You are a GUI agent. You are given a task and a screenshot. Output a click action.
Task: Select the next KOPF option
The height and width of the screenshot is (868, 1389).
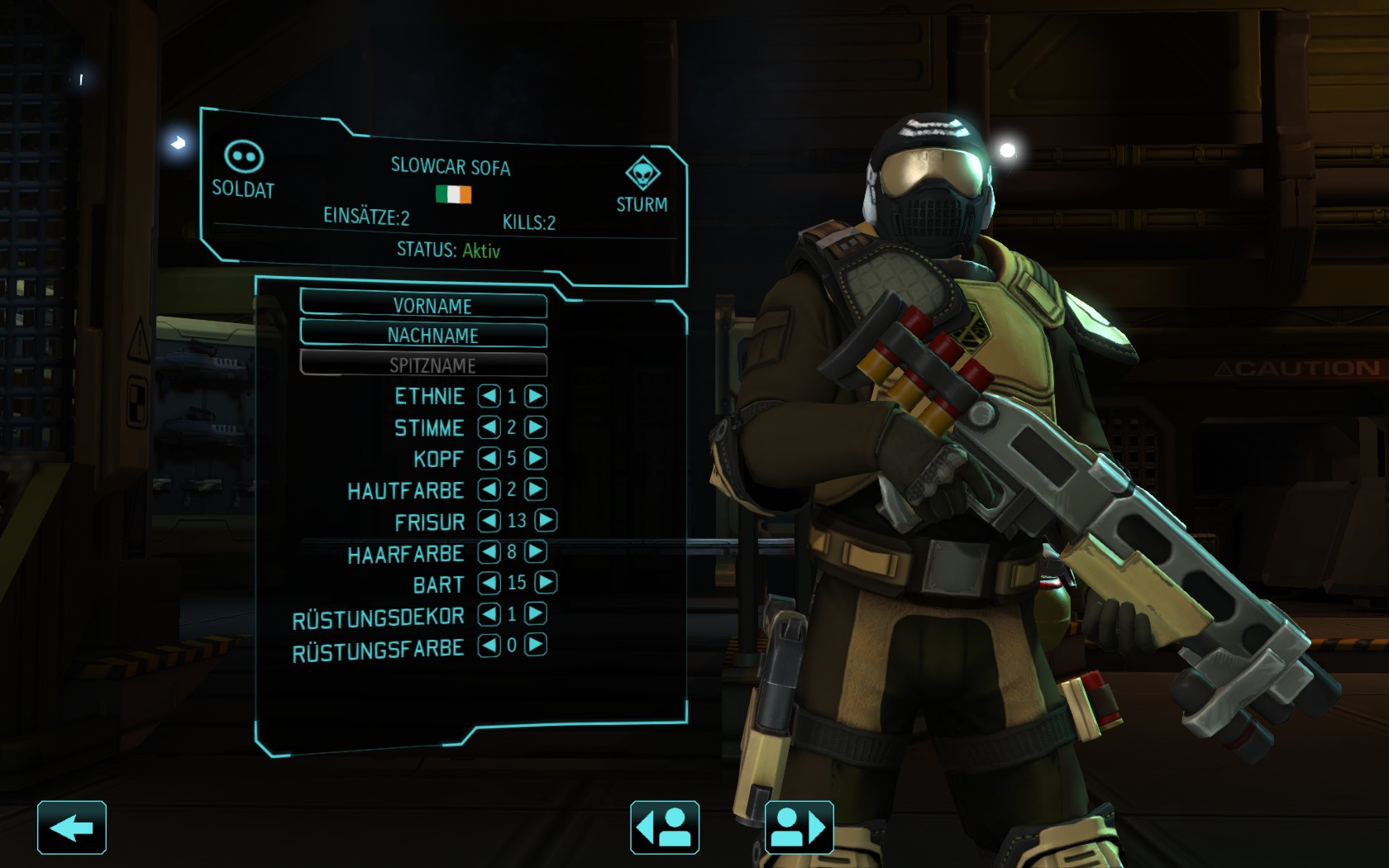click(x=536, y=458)
